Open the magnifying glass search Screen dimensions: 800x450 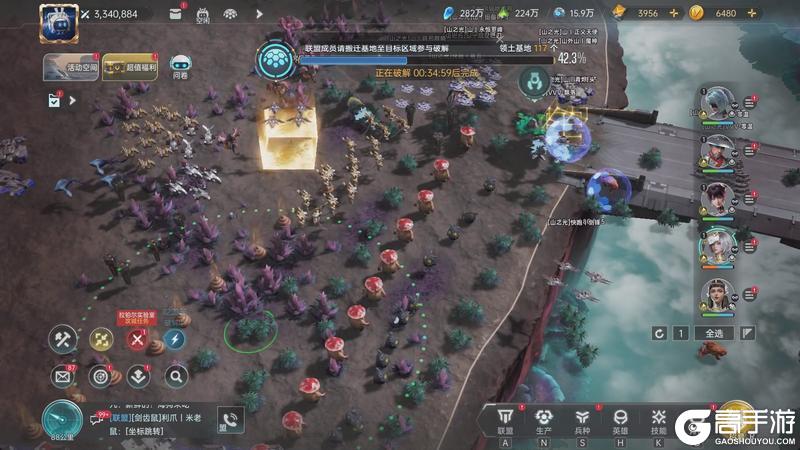175,376
